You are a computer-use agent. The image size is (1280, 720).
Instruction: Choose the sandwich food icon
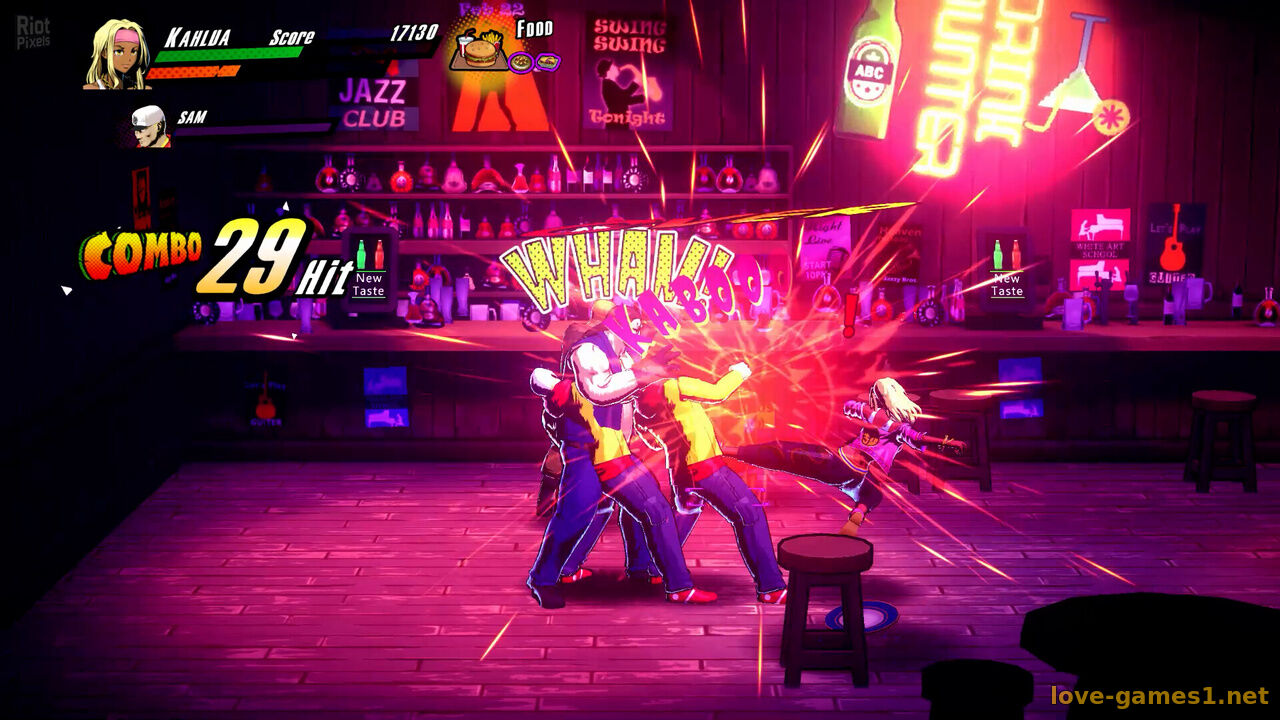pyautogui.click(x=546, y=62)
